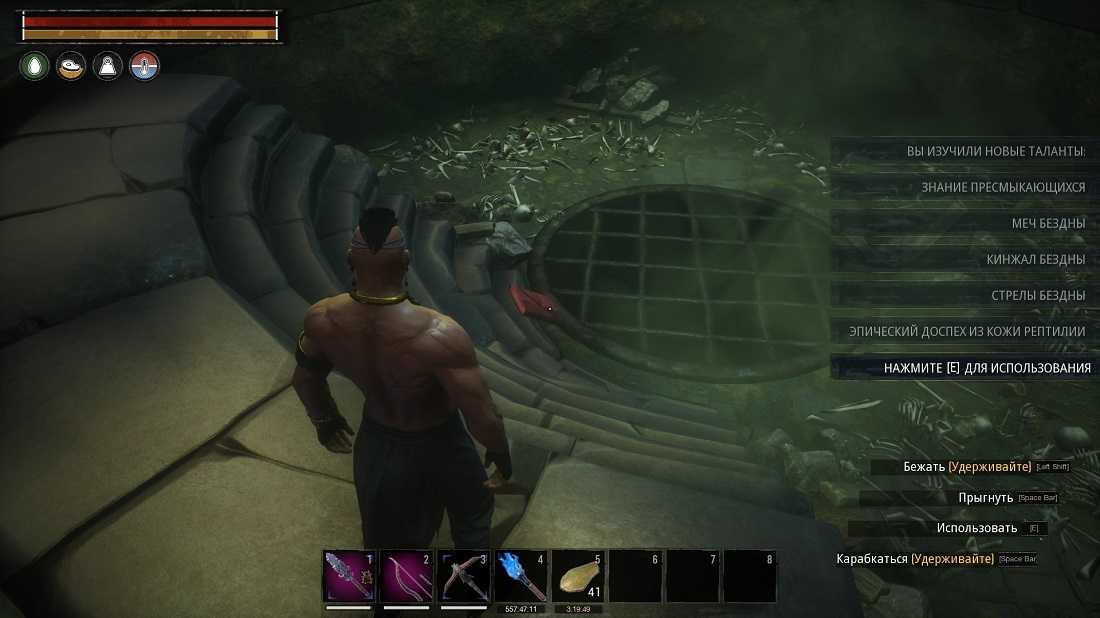
Task: Select empty hotbar slot 8
Action: tap(749, 576)
